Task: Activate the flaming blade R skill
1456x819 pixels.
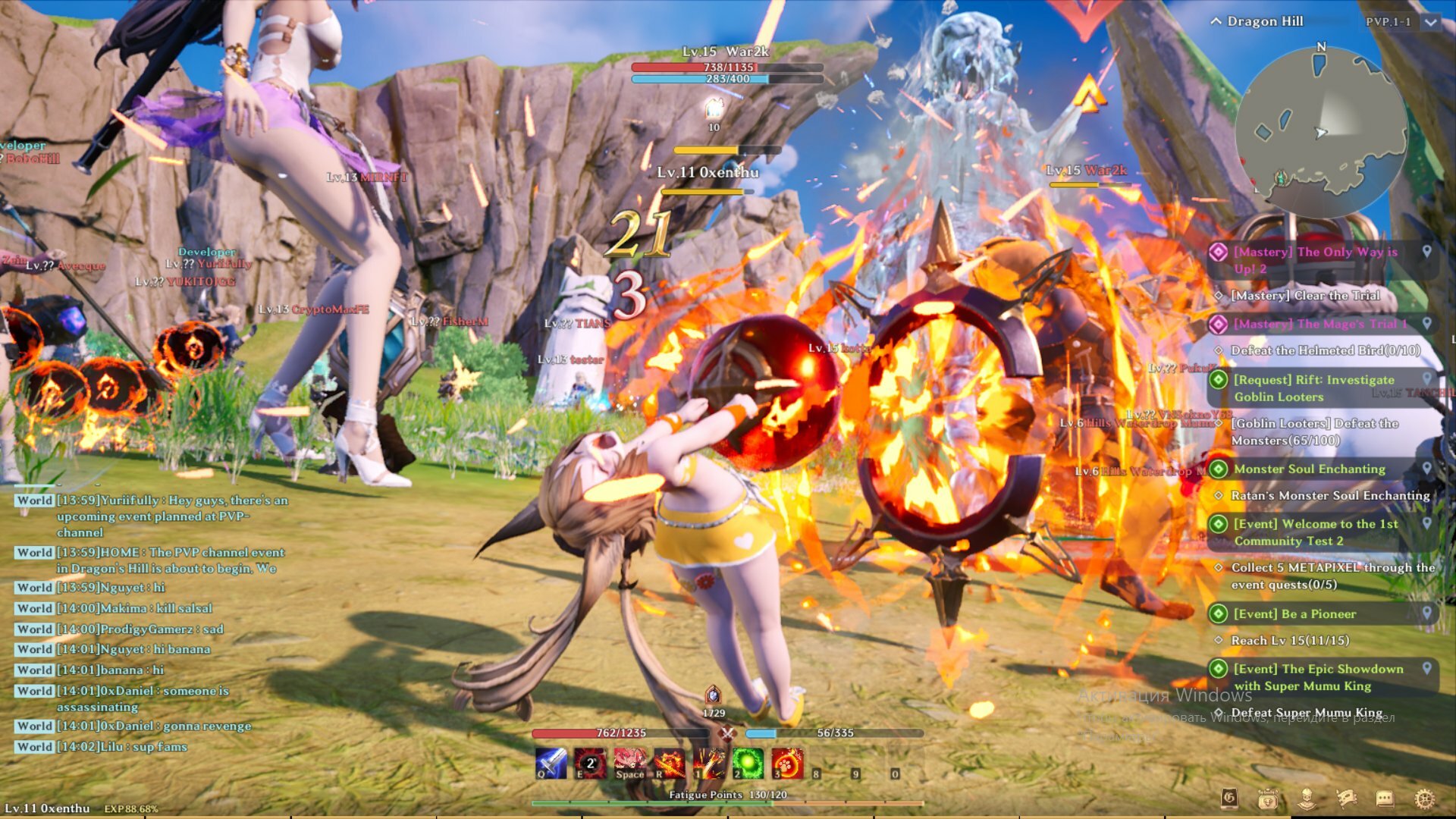Action: tap(669, 763)
